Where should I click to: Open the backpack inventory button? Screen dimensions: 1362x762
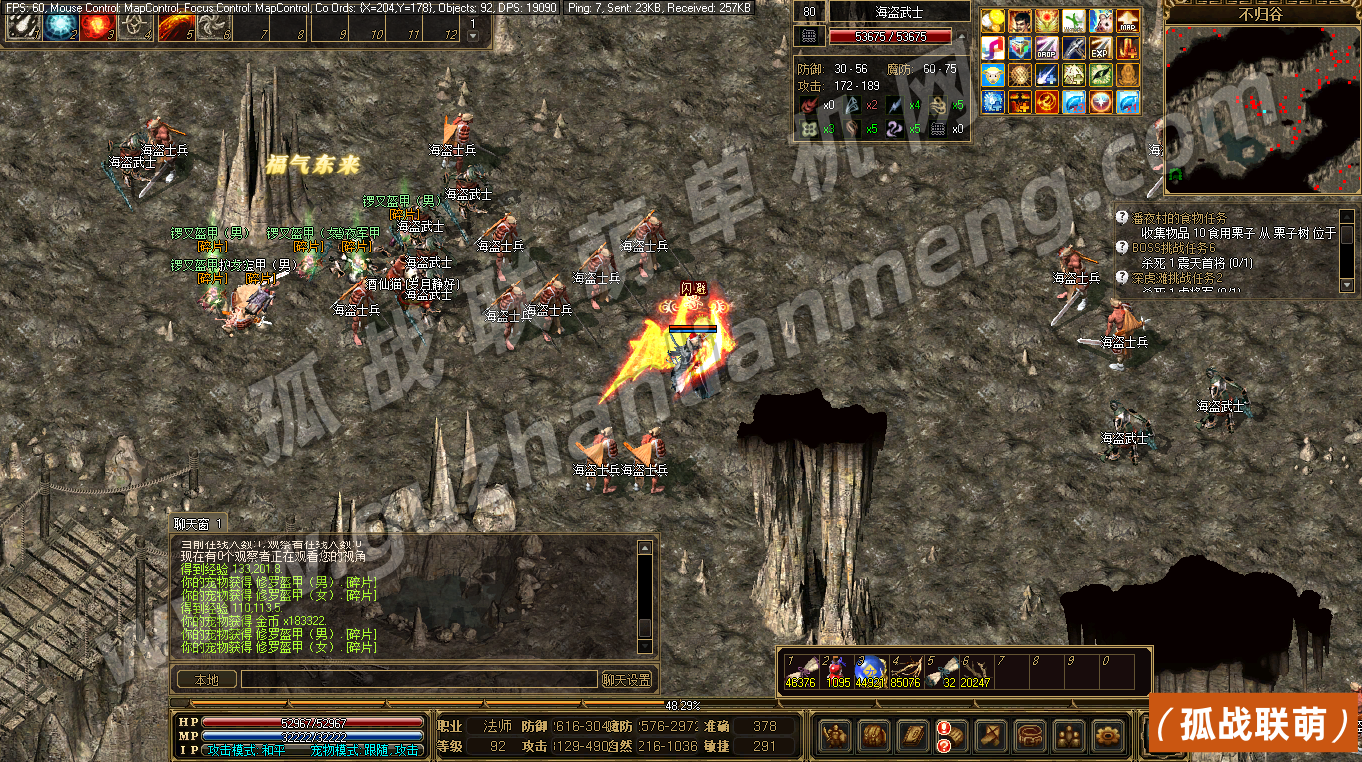pyautogui.click(x=874, y=736)
